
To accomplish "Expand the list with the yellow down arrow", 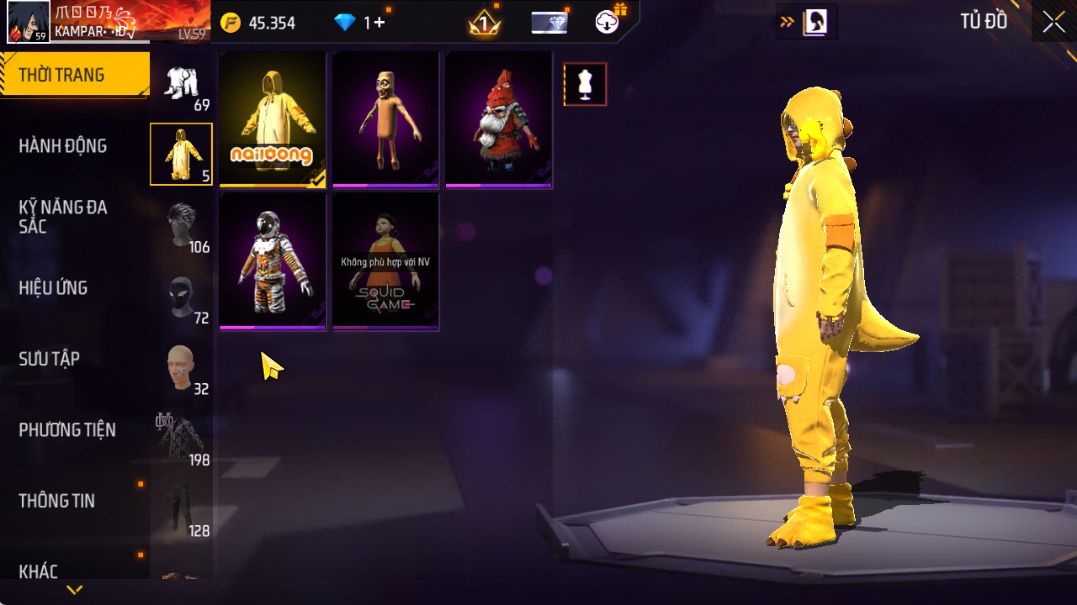I will pos(74,590).
